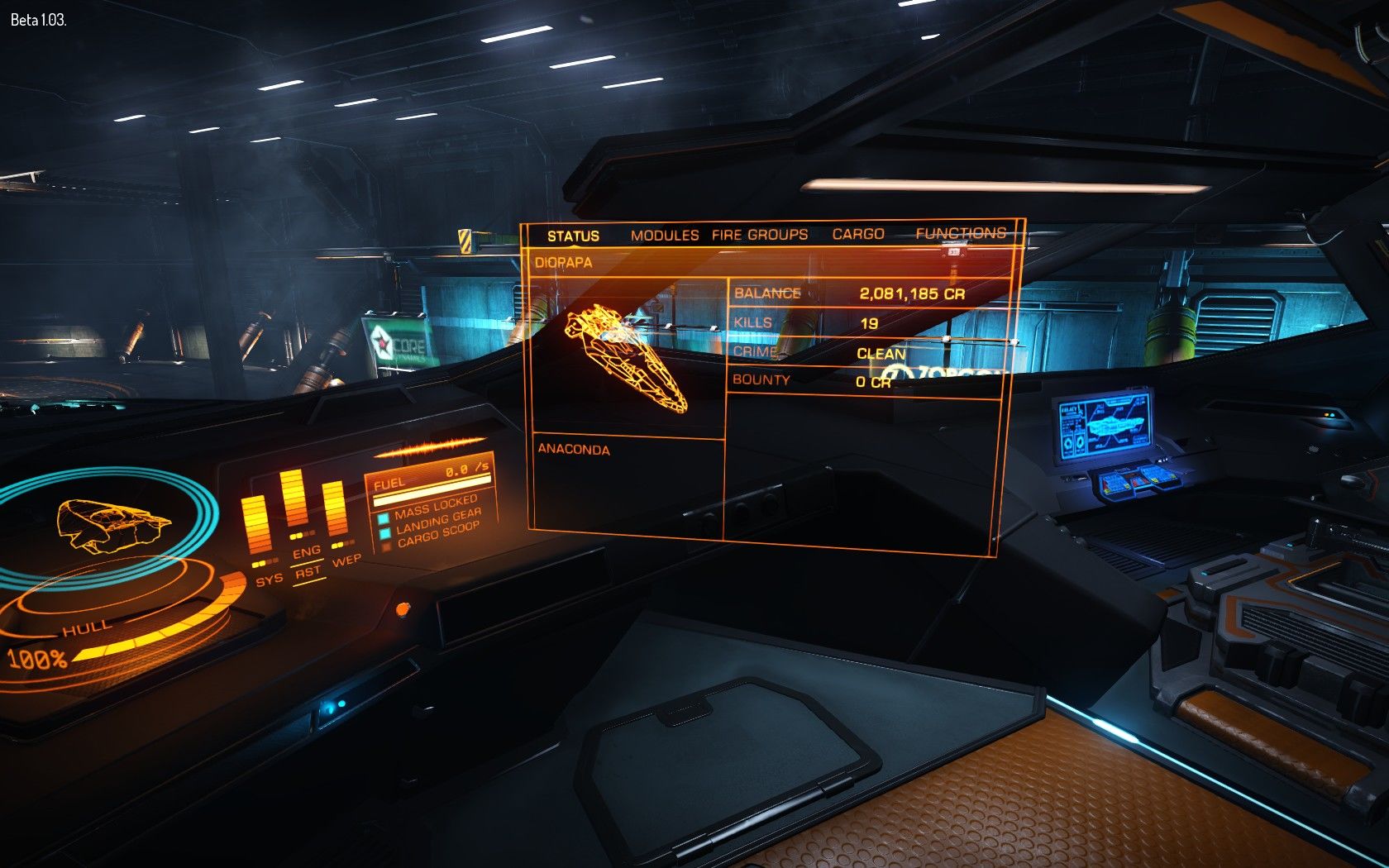Open the Modules tab
Image resolution: width=1389 pixels, height=868 pixels.
pyautogui.click(x=665, y=236)
